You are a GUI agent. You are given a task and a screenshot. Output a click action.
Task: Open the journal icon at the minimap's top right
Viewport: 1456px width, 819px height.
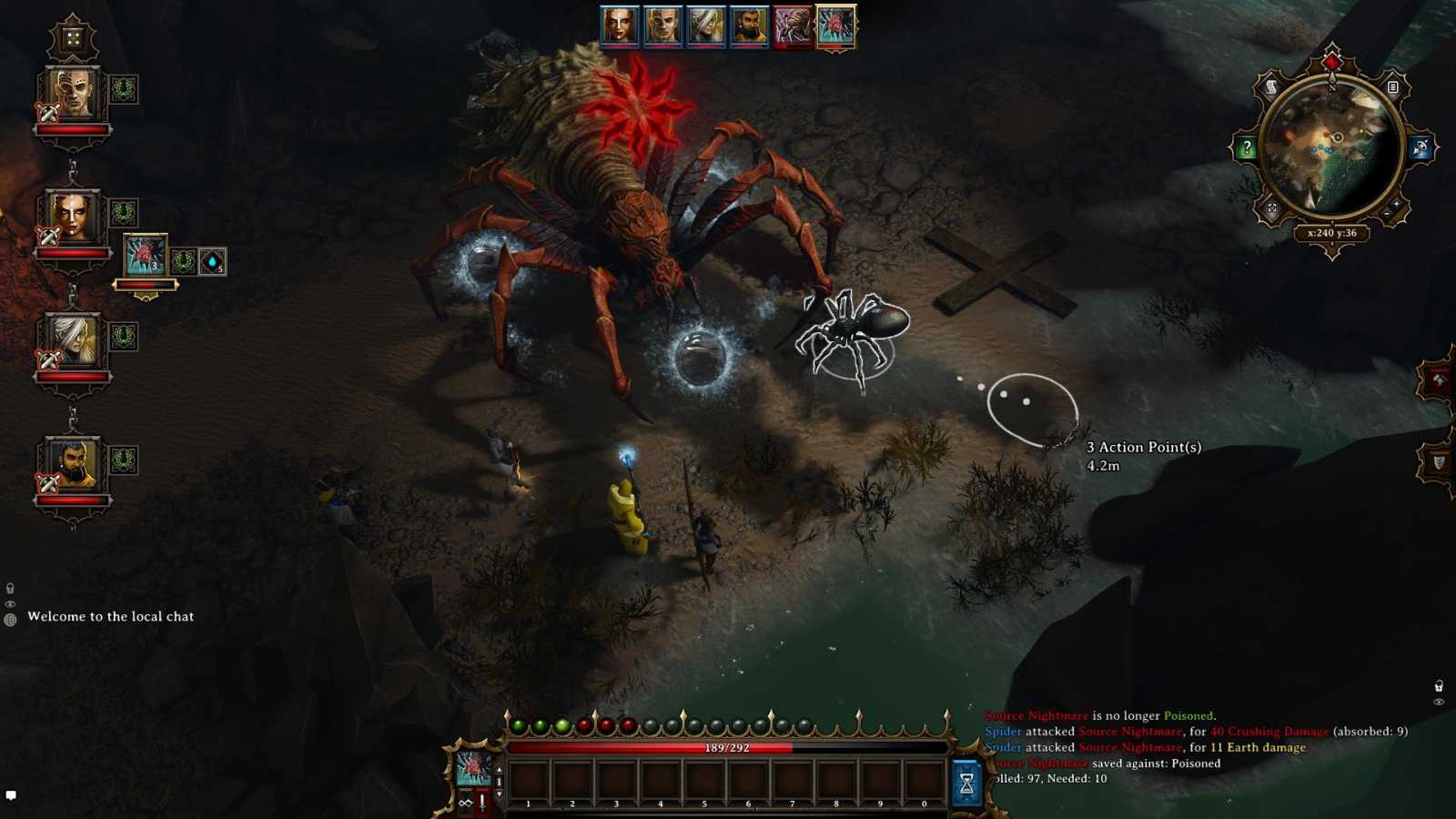[1393, 86]
